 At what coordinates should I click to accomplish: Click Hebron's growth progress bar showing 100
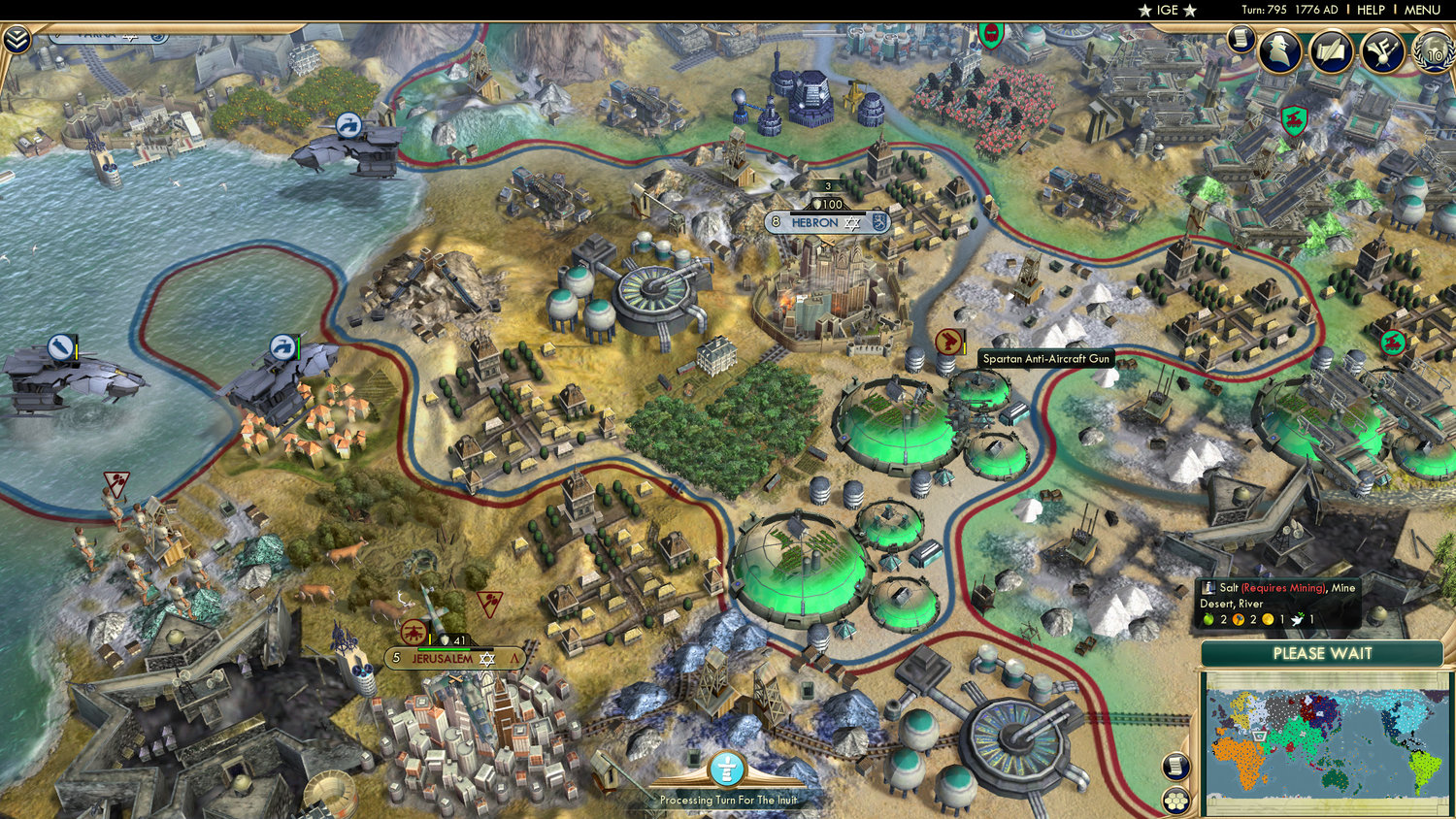pyautogui.click(x=826, y=204)
